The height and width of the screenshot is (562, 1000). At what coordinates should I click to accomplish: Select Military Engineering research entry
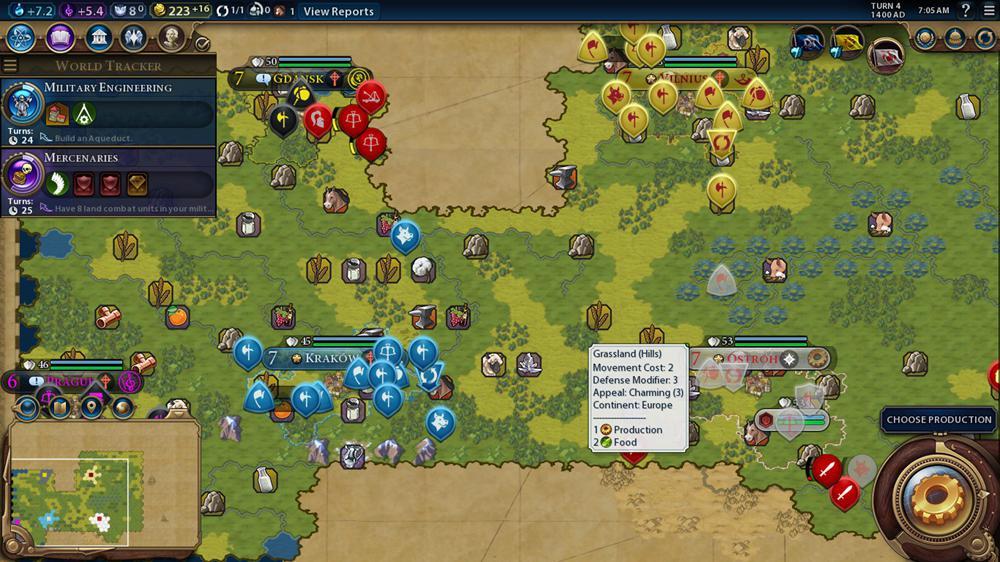click(x=108, y=111)
